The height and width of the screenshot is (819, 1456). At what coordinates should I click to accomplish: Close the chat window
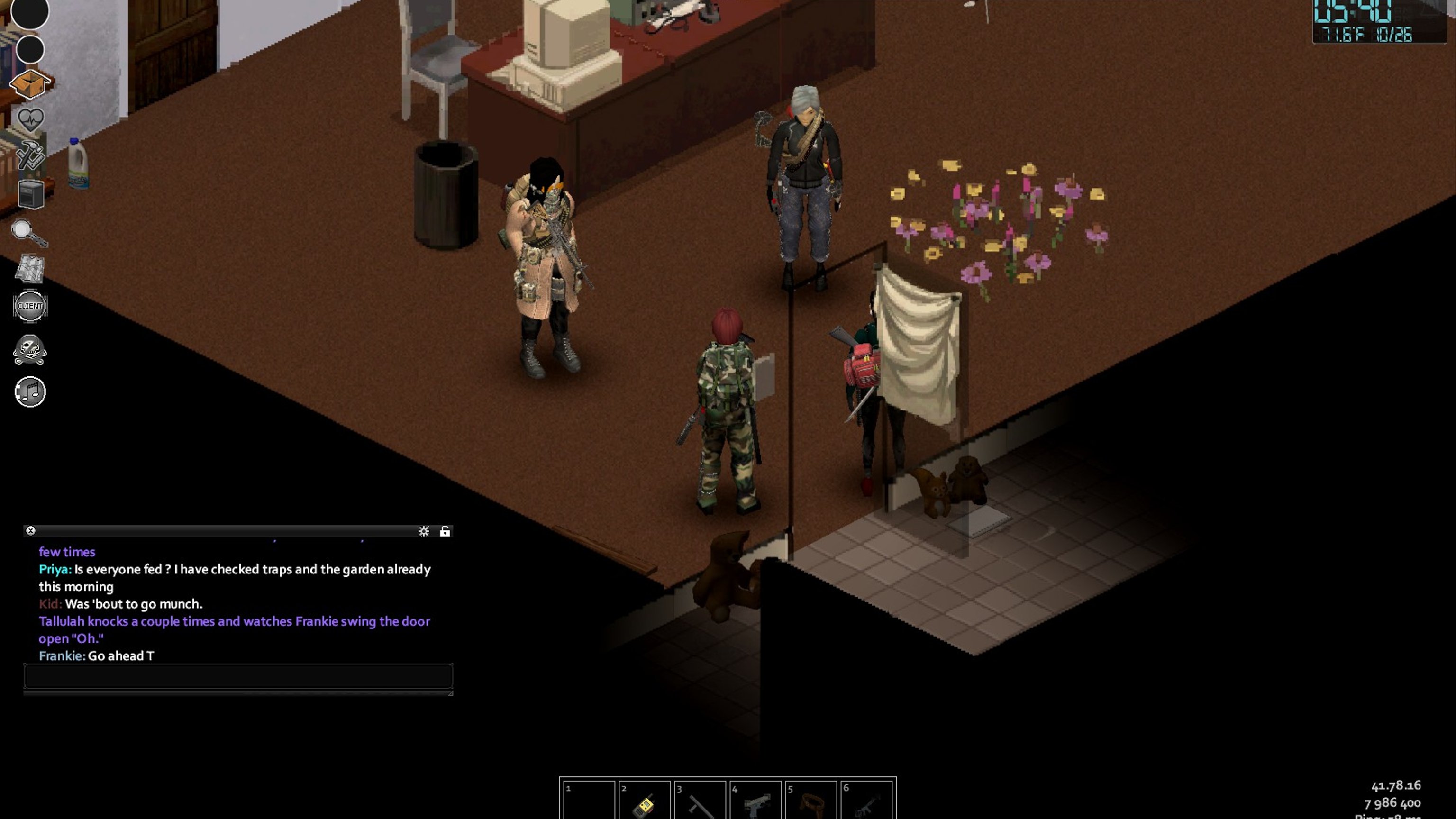click(31, 531)
